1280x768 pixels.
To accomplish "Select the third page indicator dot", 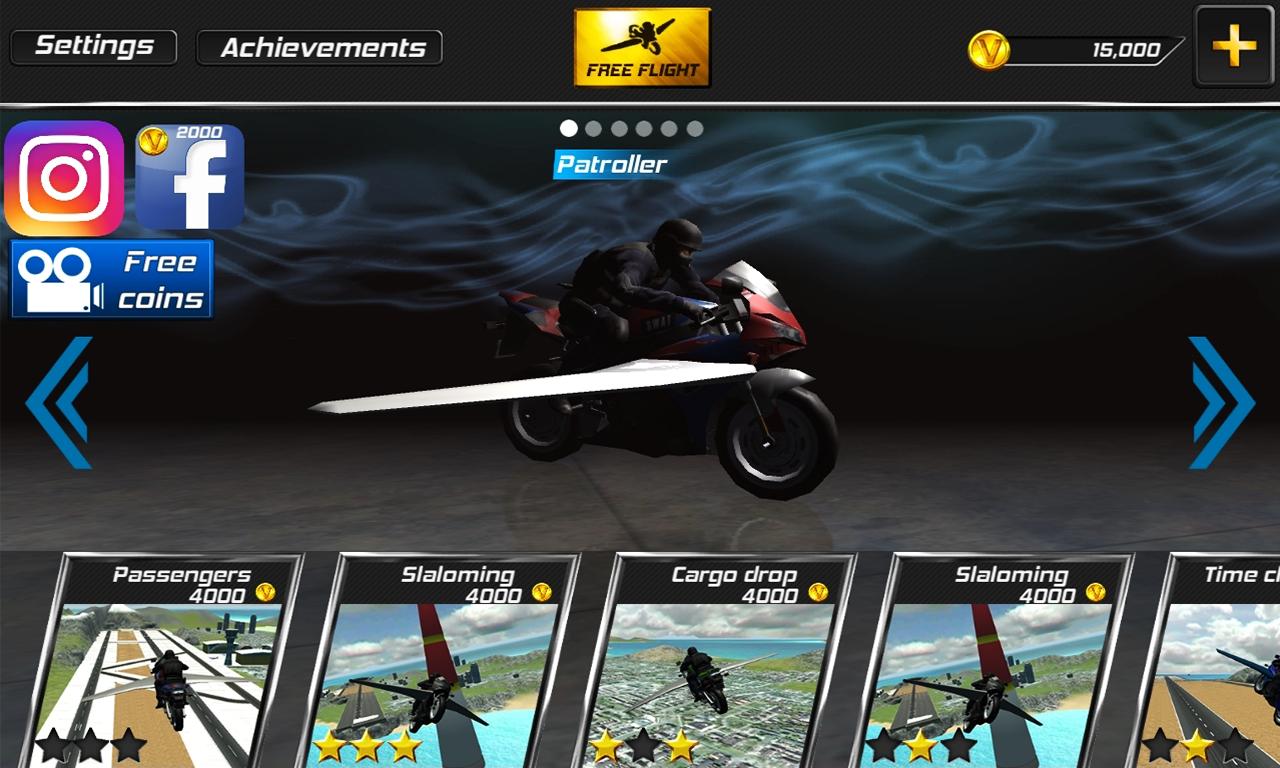I will (619, 128).
